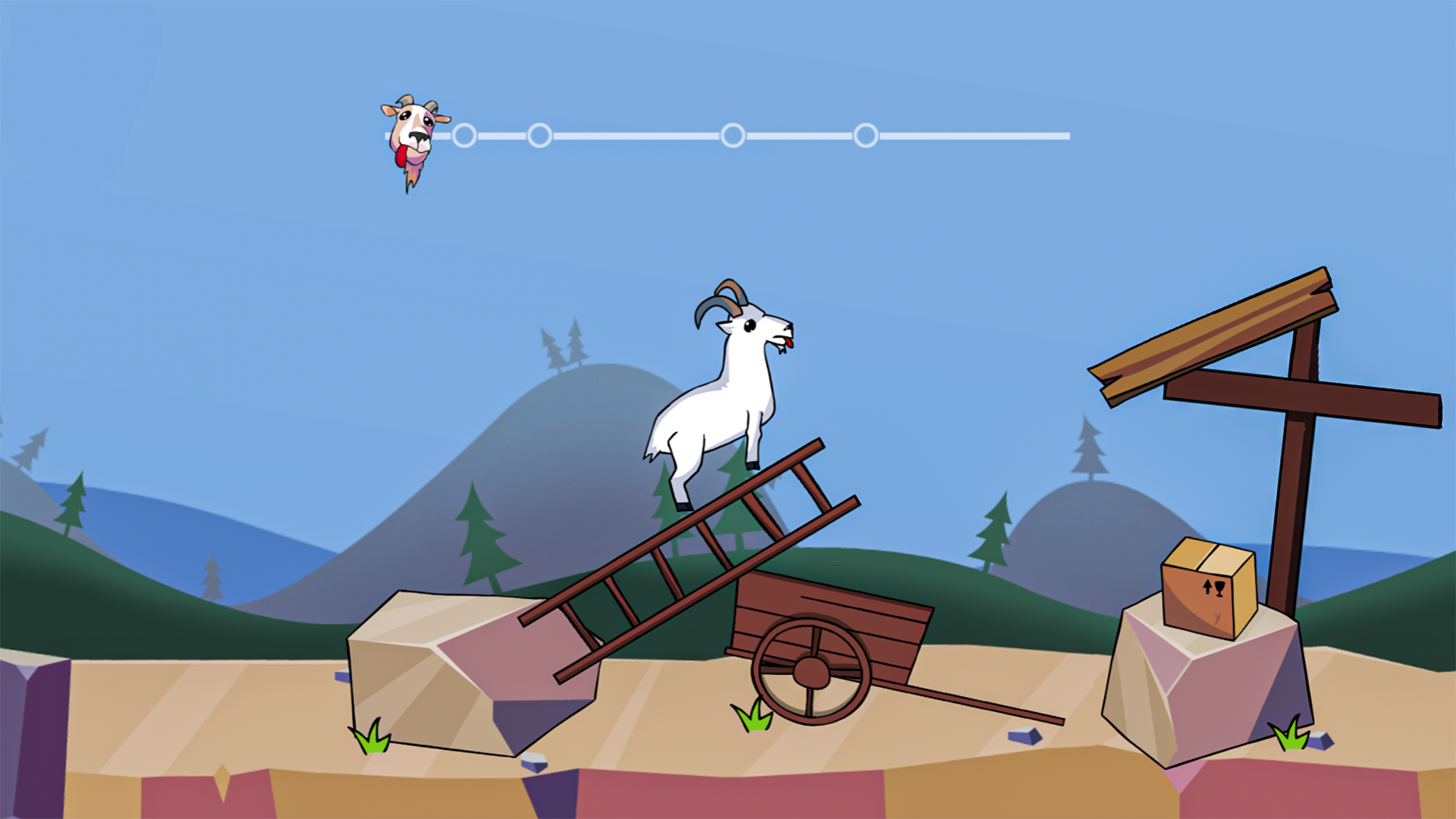
Task: Click the arrows-up marking on the cardboard box
Action: pos(1208,588)
